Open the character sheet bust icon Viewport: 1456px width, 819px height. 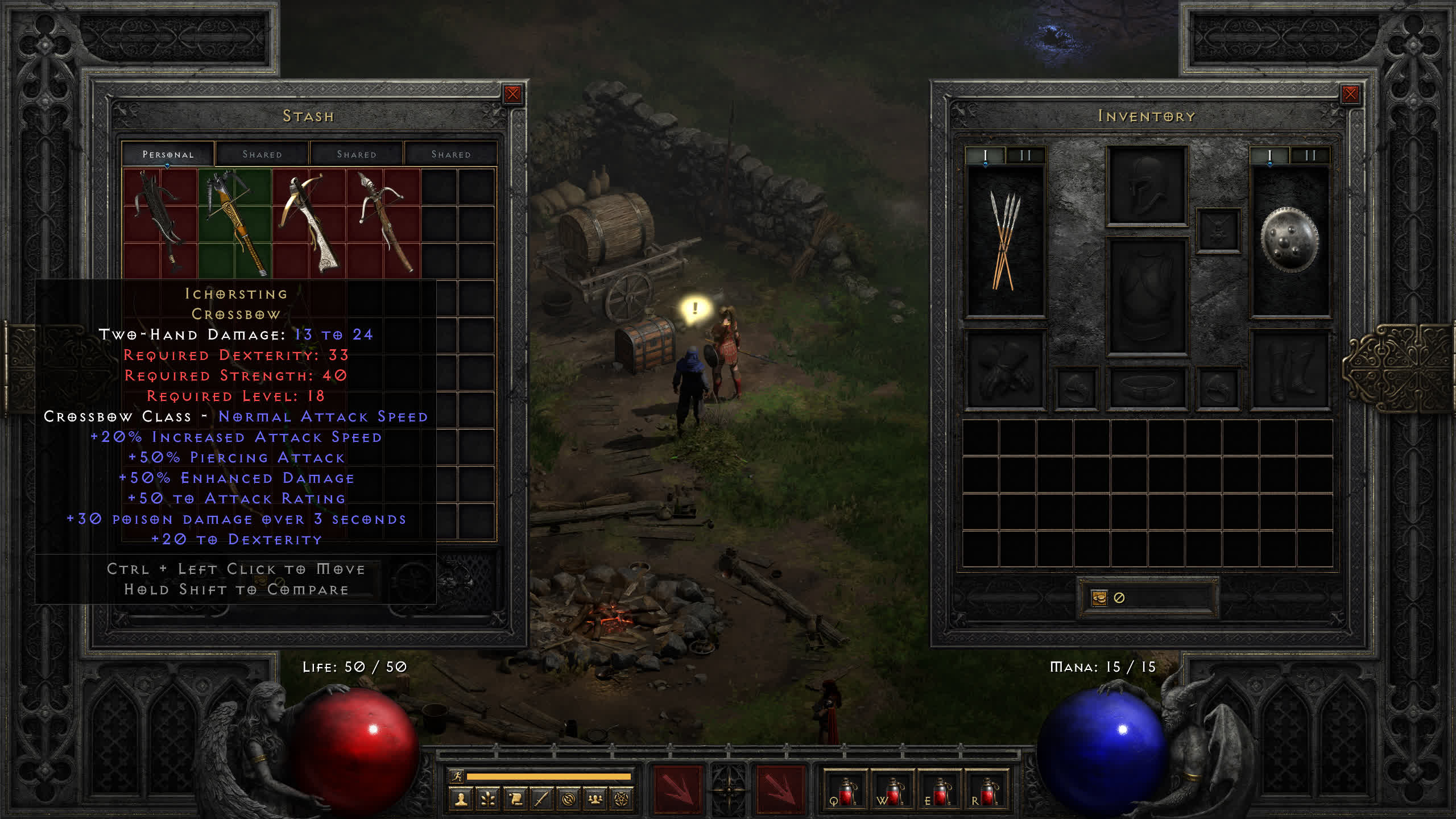[461, 800]
